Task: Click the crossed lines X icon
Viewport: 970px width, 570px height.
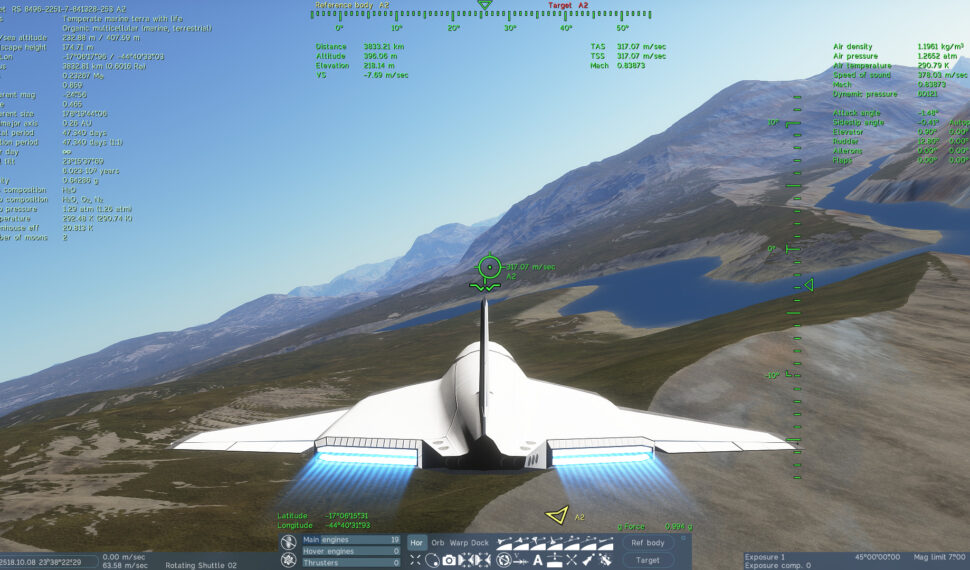Action: point(571,560)
